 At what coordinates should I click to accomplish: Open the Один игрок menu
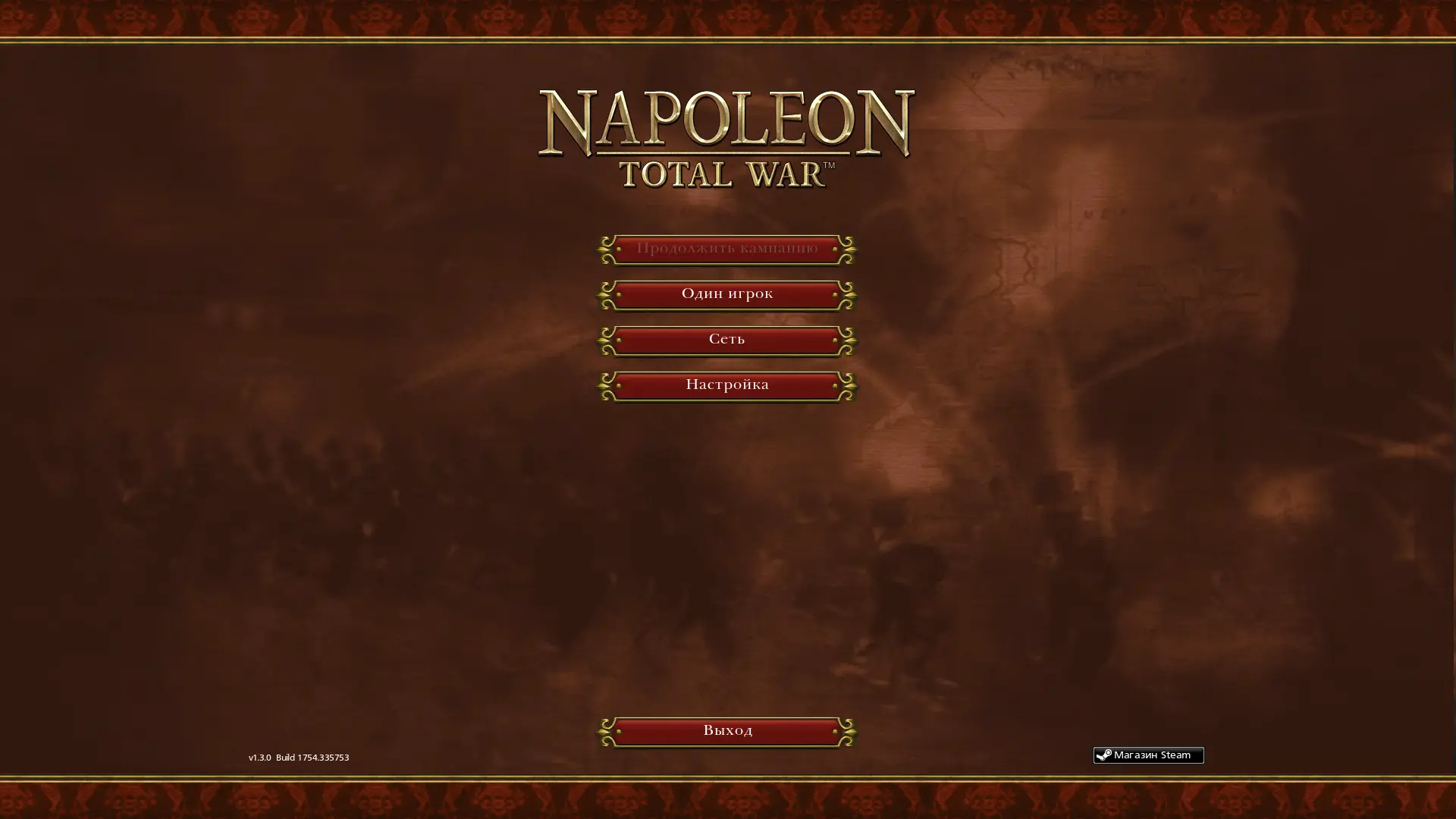[726, 294]
